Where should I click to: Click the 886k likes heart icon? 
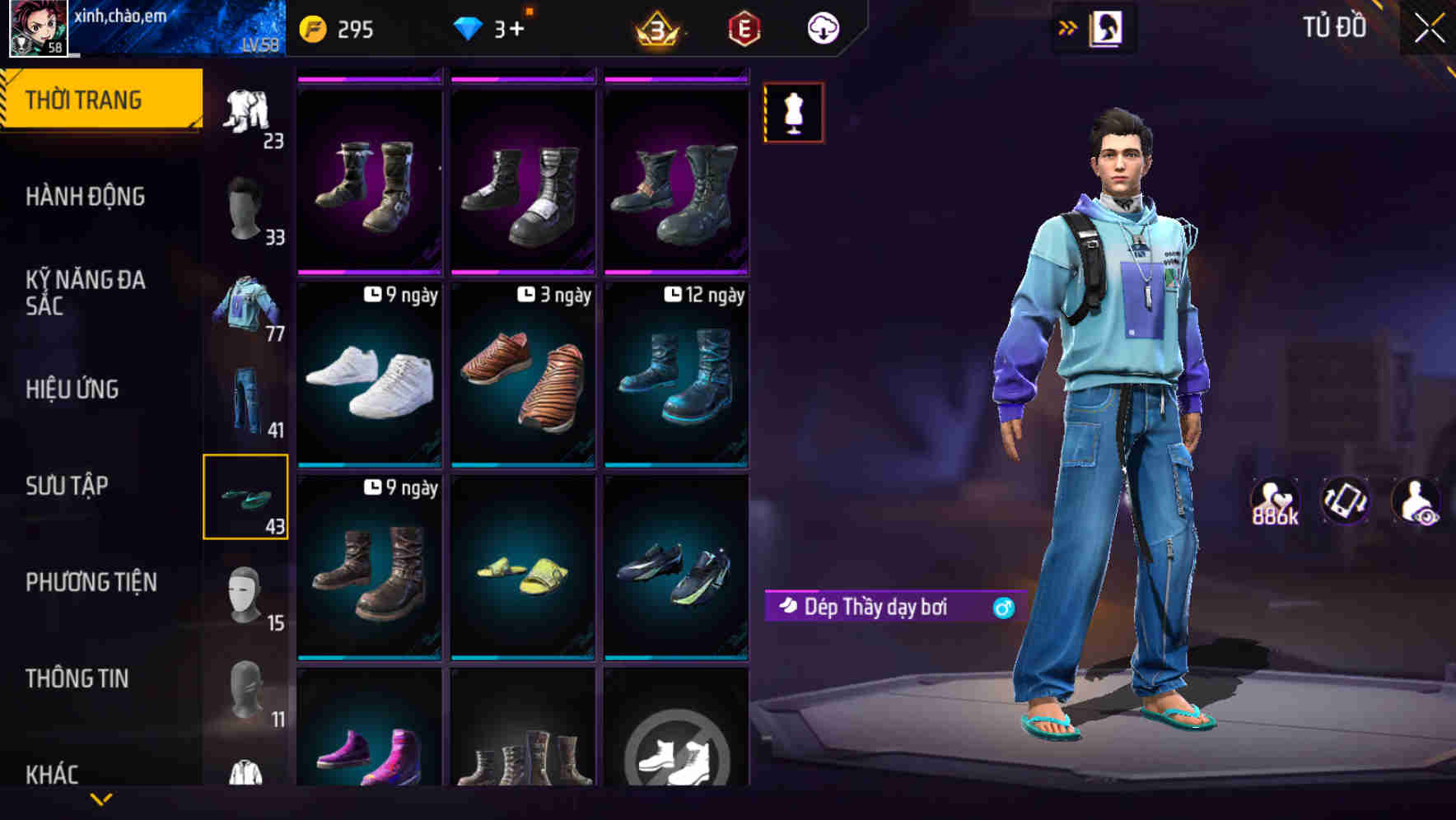[1274, 498]
